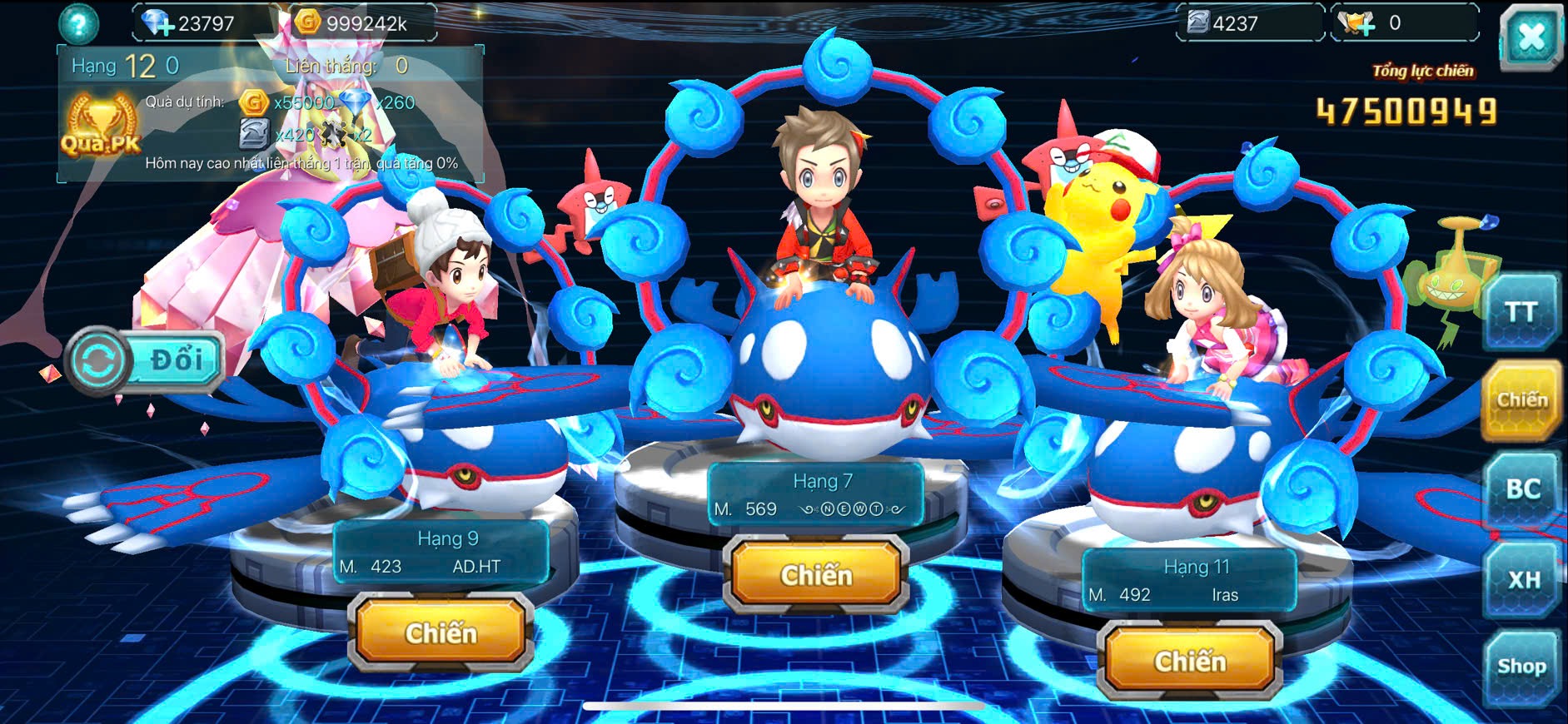Viewport: 1568px width, 724px height.
Task: Open the TT side tab
Action: pyautogui.click(x=1520, y=312)
